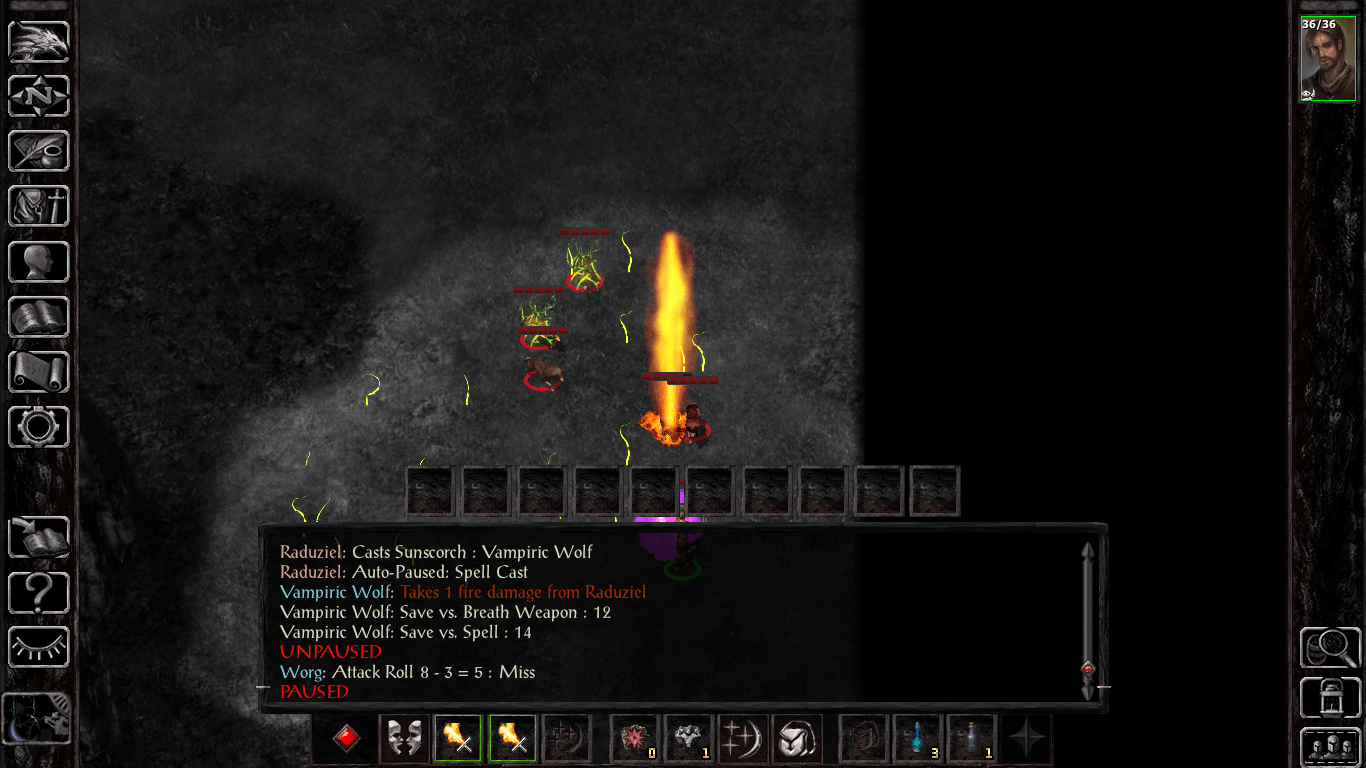Viewport: 1366px width, 768px height.
Task: Click the party formation button bottom right
Action: (1333, 745)
